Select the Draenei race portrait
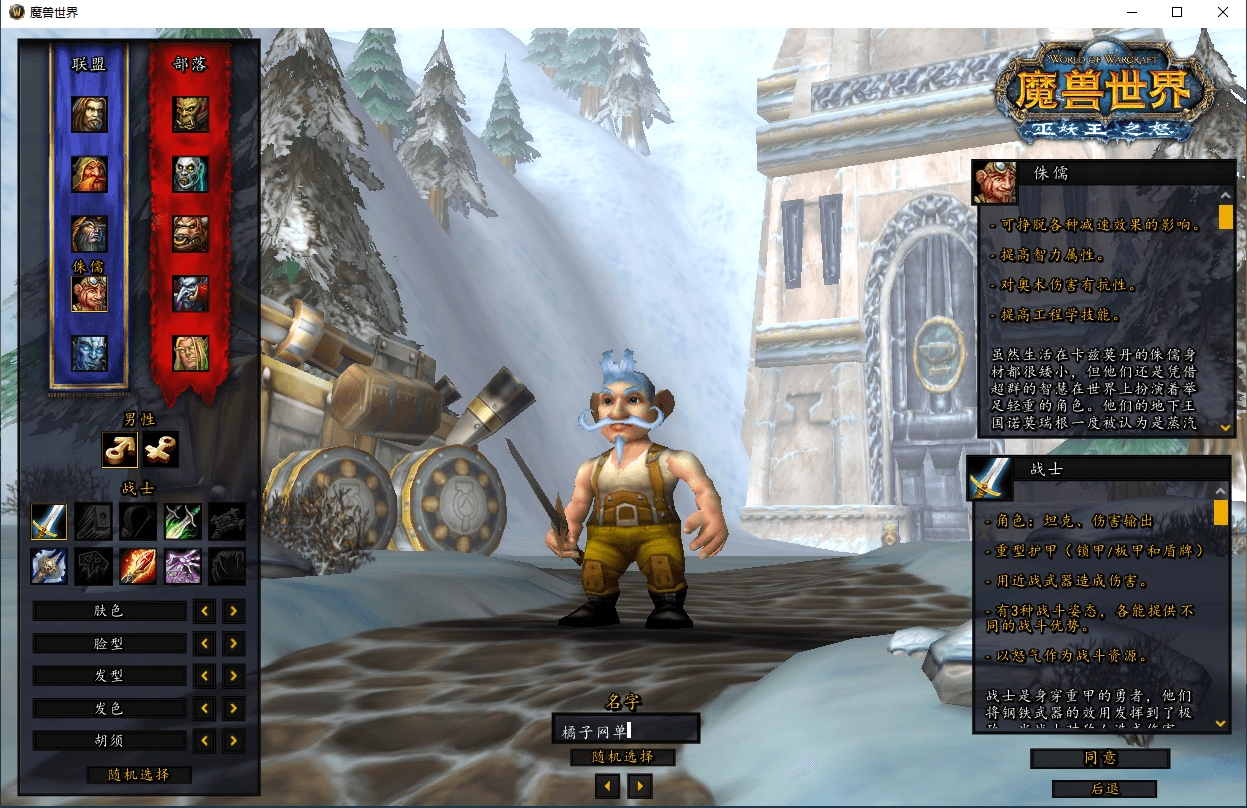The width and height of the screenshot is (1247, 808). (x=89, y=353)
